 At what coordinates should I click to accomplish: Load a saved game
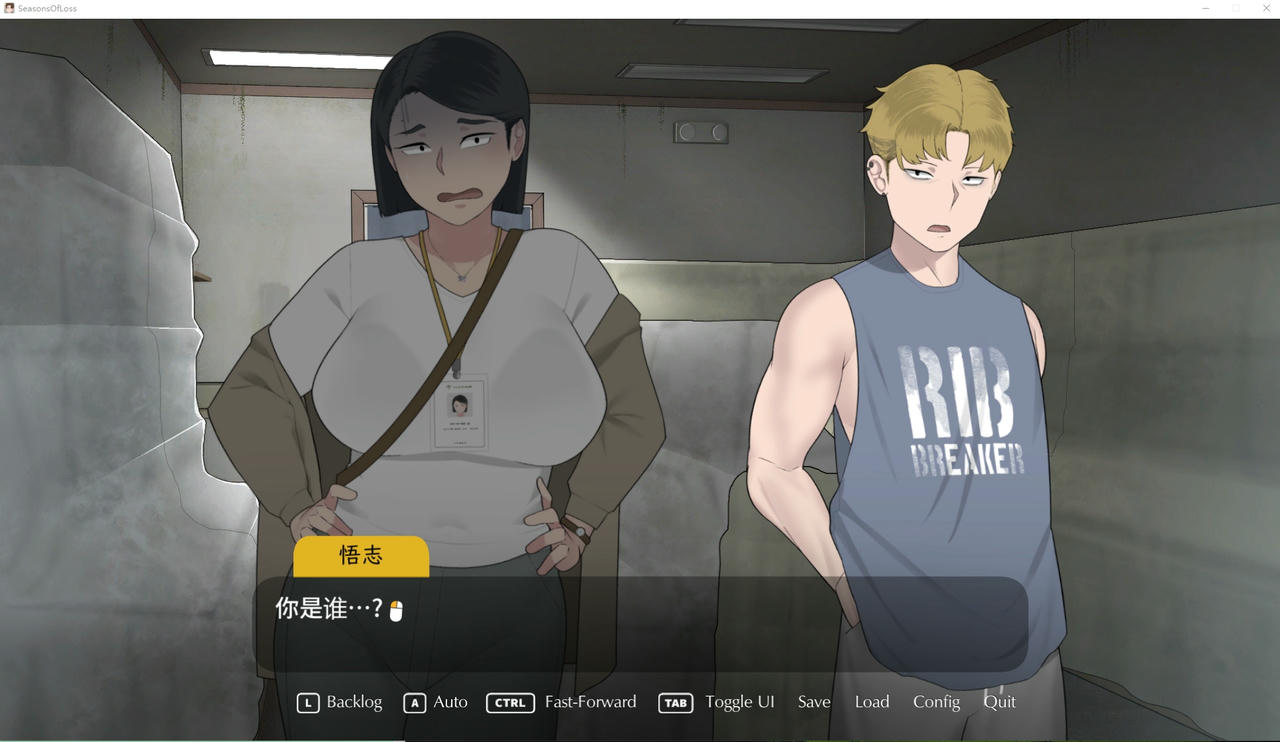pyautogui.click(x=871, y=703)
